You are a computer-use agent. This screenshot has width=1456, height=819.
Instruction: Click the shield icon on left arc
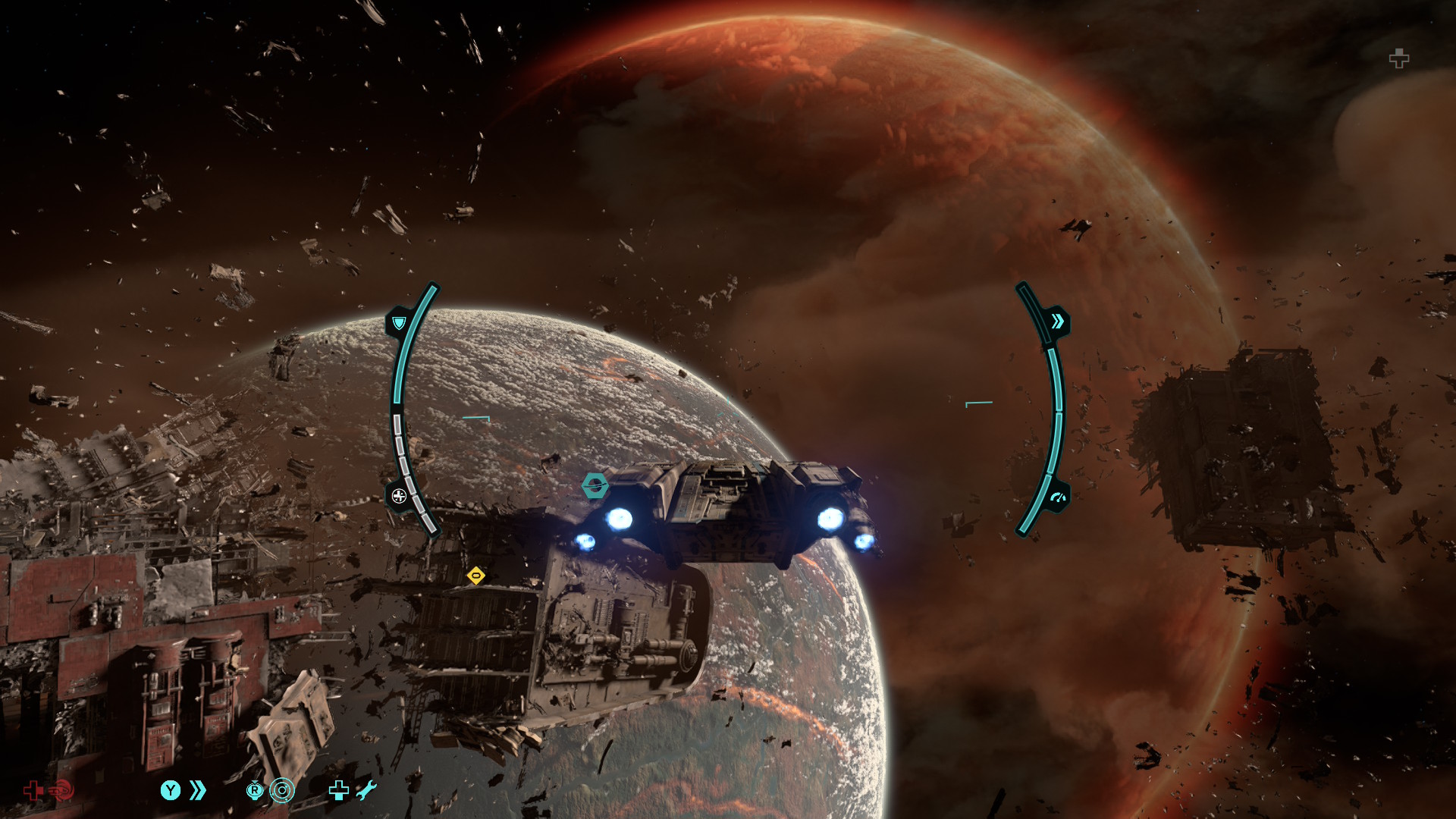pos(399,323)
